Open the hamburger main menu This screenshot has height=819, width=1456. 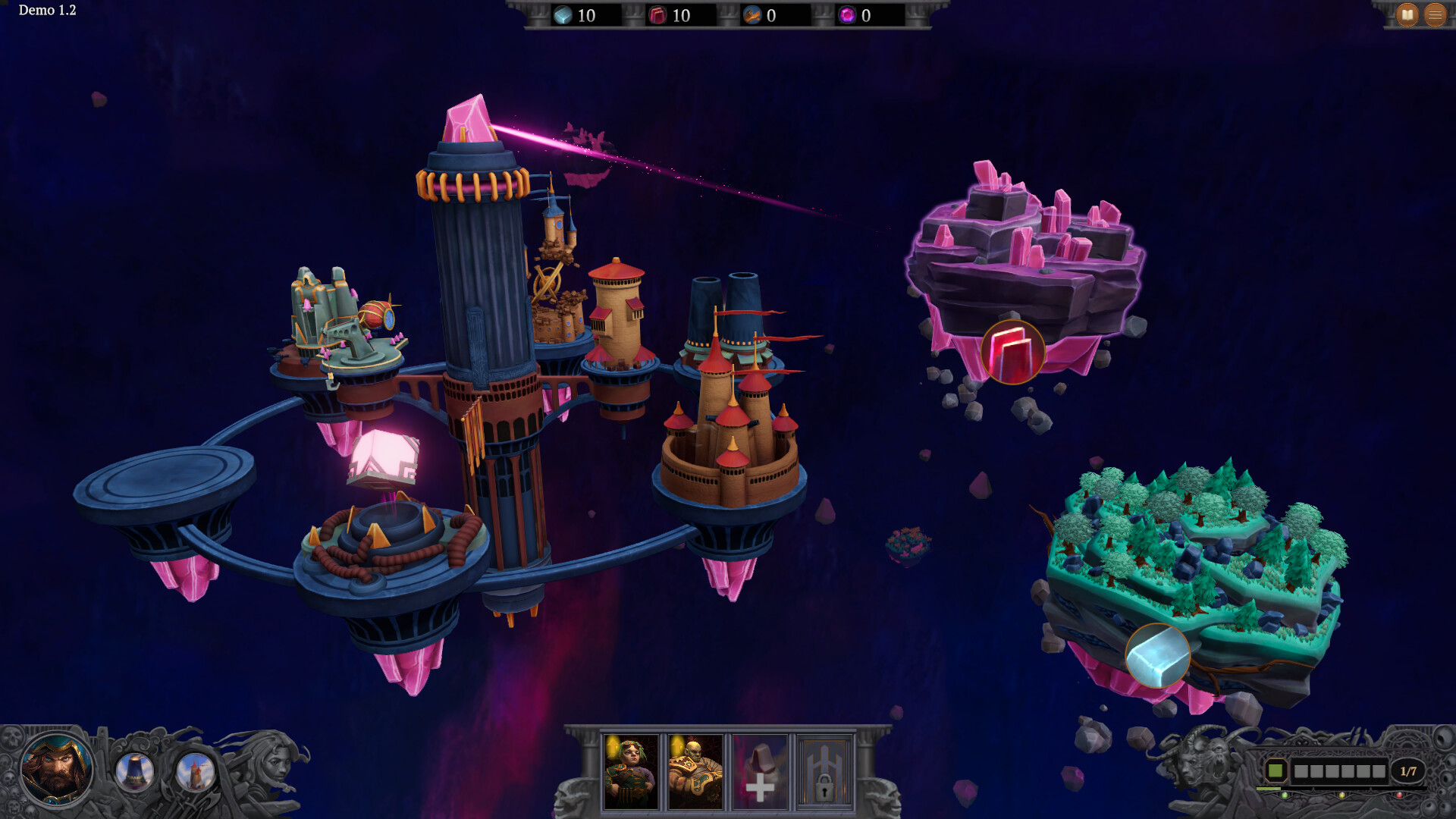coord(1435,14)
